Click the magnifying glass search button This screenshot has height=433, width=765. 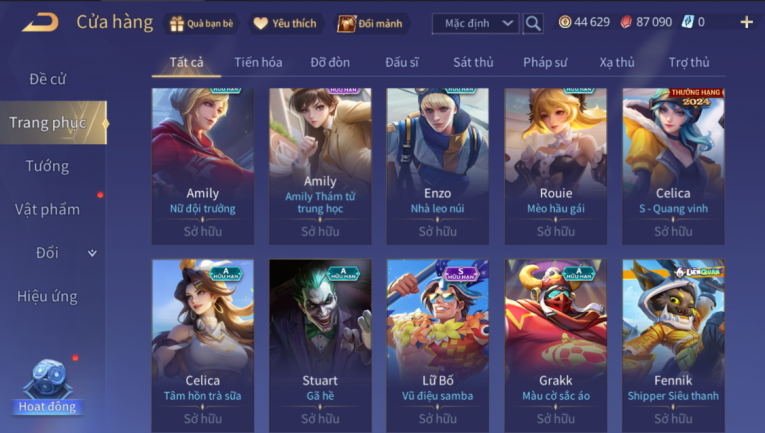point(533,23)
